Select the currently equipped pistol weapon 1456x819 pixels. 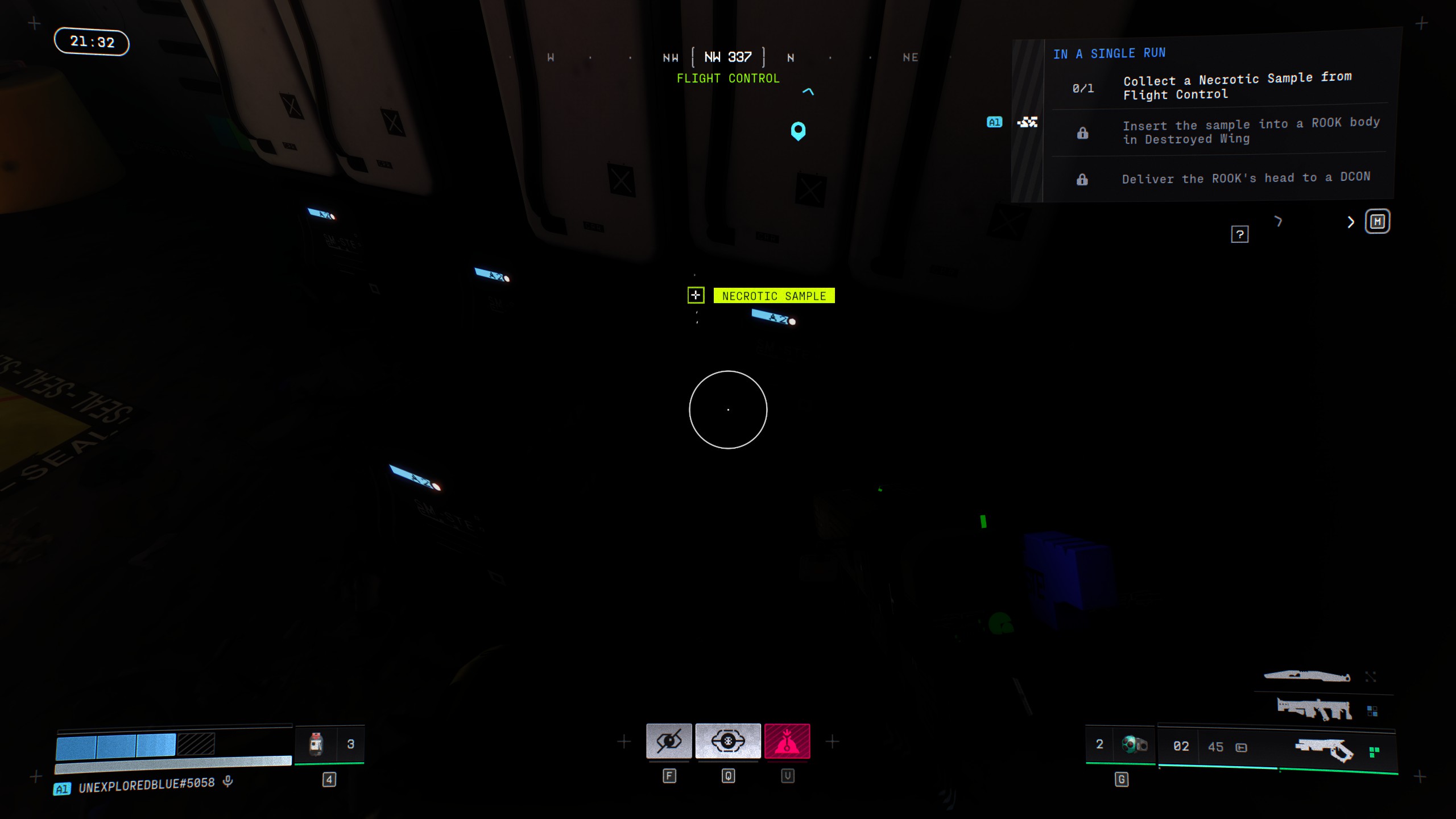click(x=1324, y=750)
